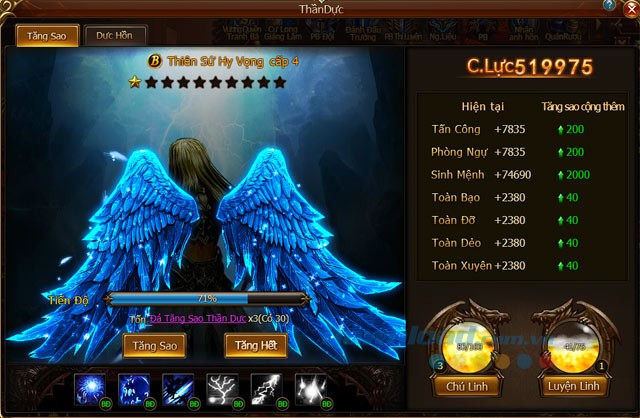
Task: Open the help question mark icon
Action: tap(609, 6)
